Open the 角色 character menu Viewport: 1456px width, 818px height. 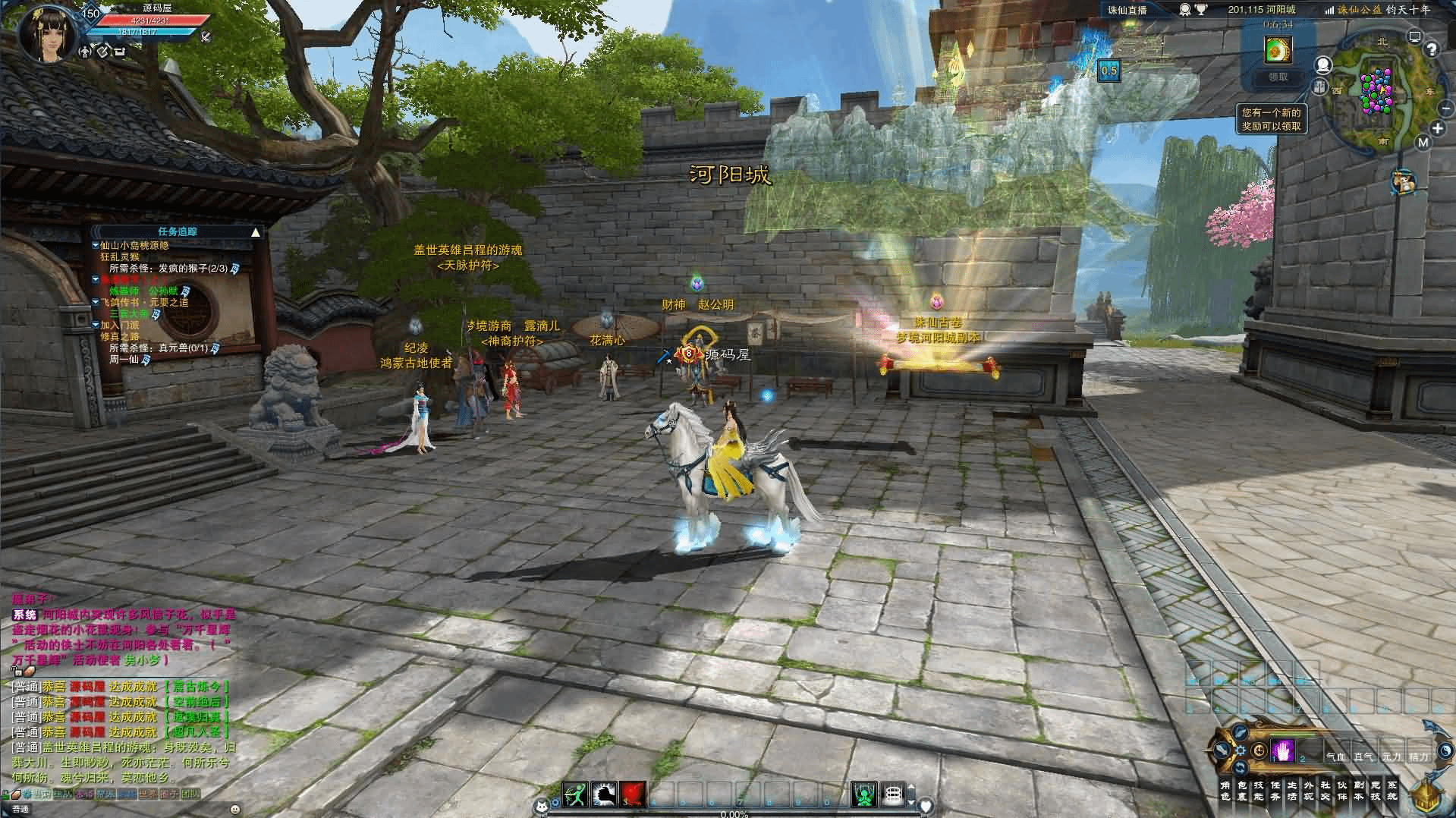tap(1225, 791)
